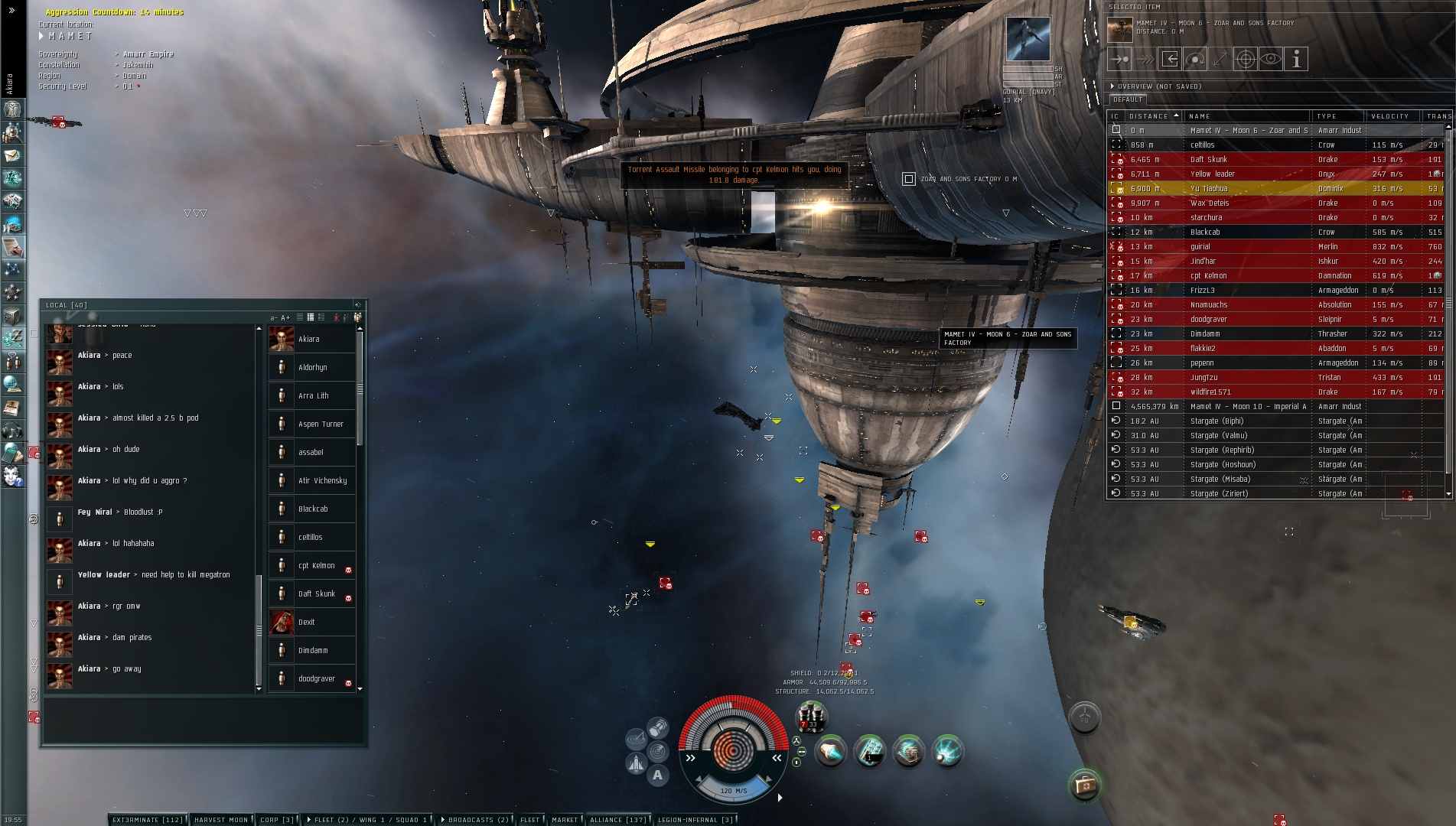Viewport: 1456px width, 826px height.
Task: Switch to the Default overview tab
Action: click(1128, 99)
